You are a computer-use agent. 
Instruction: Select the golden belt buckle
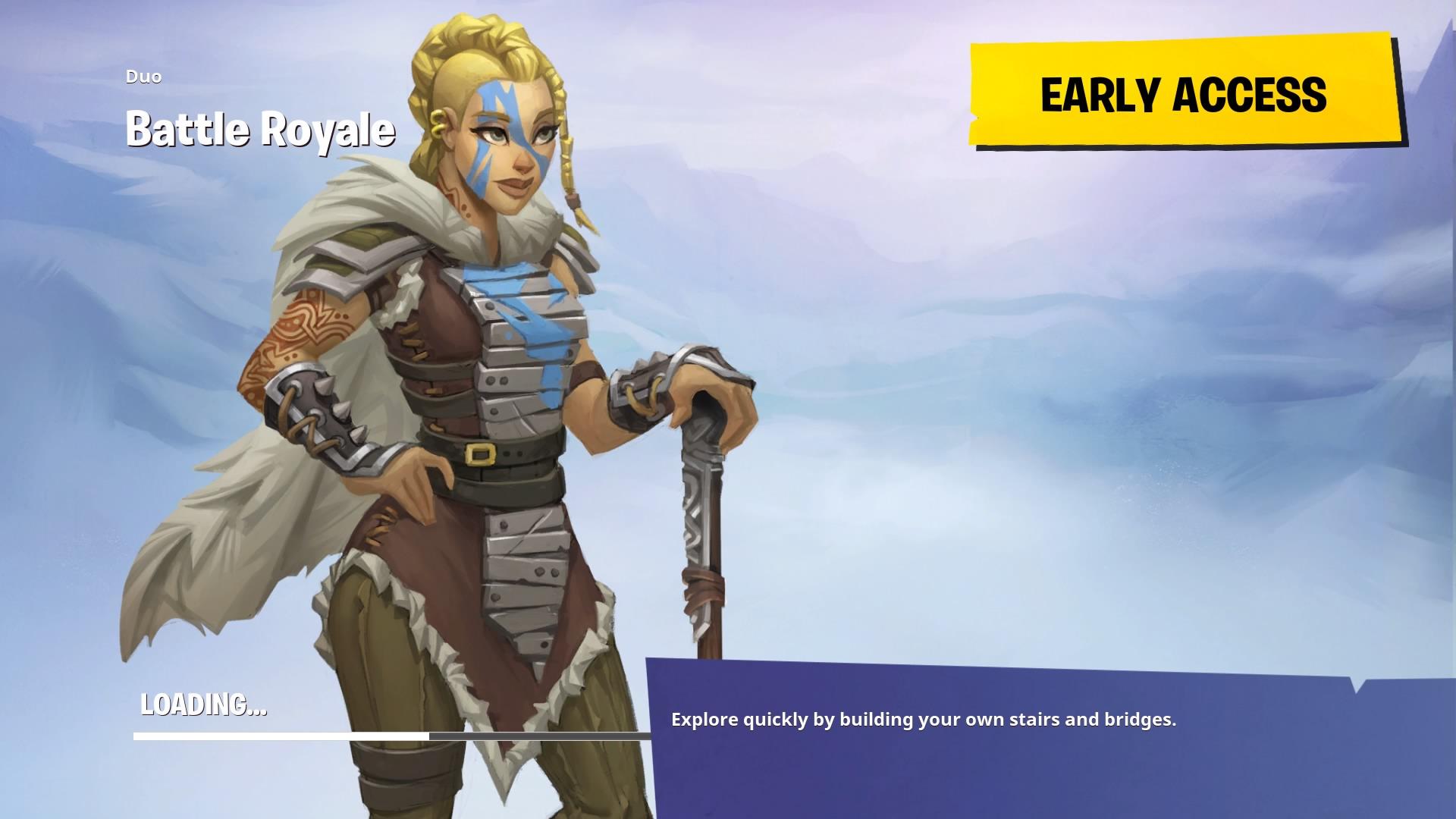coord(479,456)
